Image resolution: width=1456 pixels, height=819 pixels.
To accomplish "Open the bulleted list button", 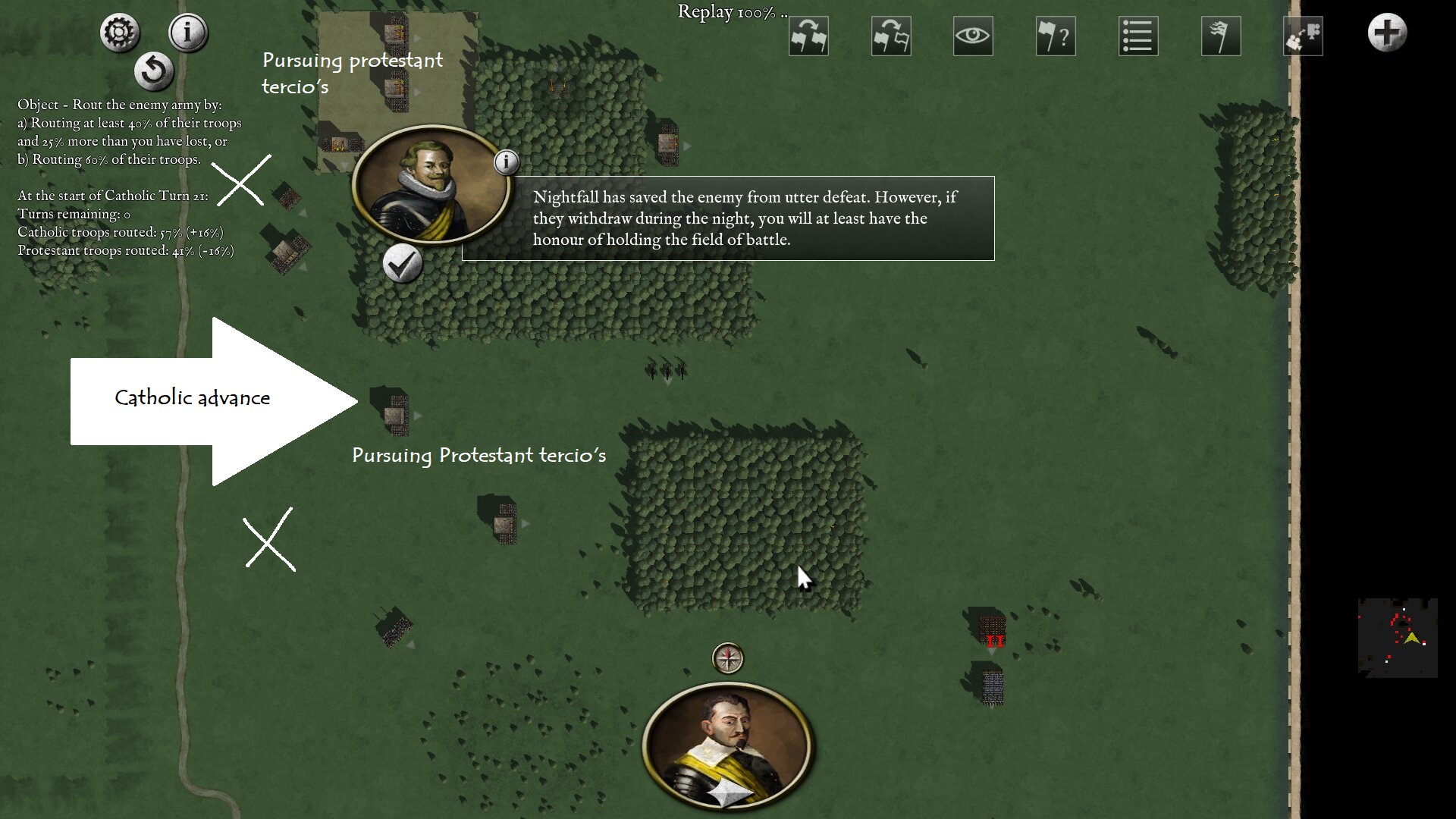I will coord(1138,36).
